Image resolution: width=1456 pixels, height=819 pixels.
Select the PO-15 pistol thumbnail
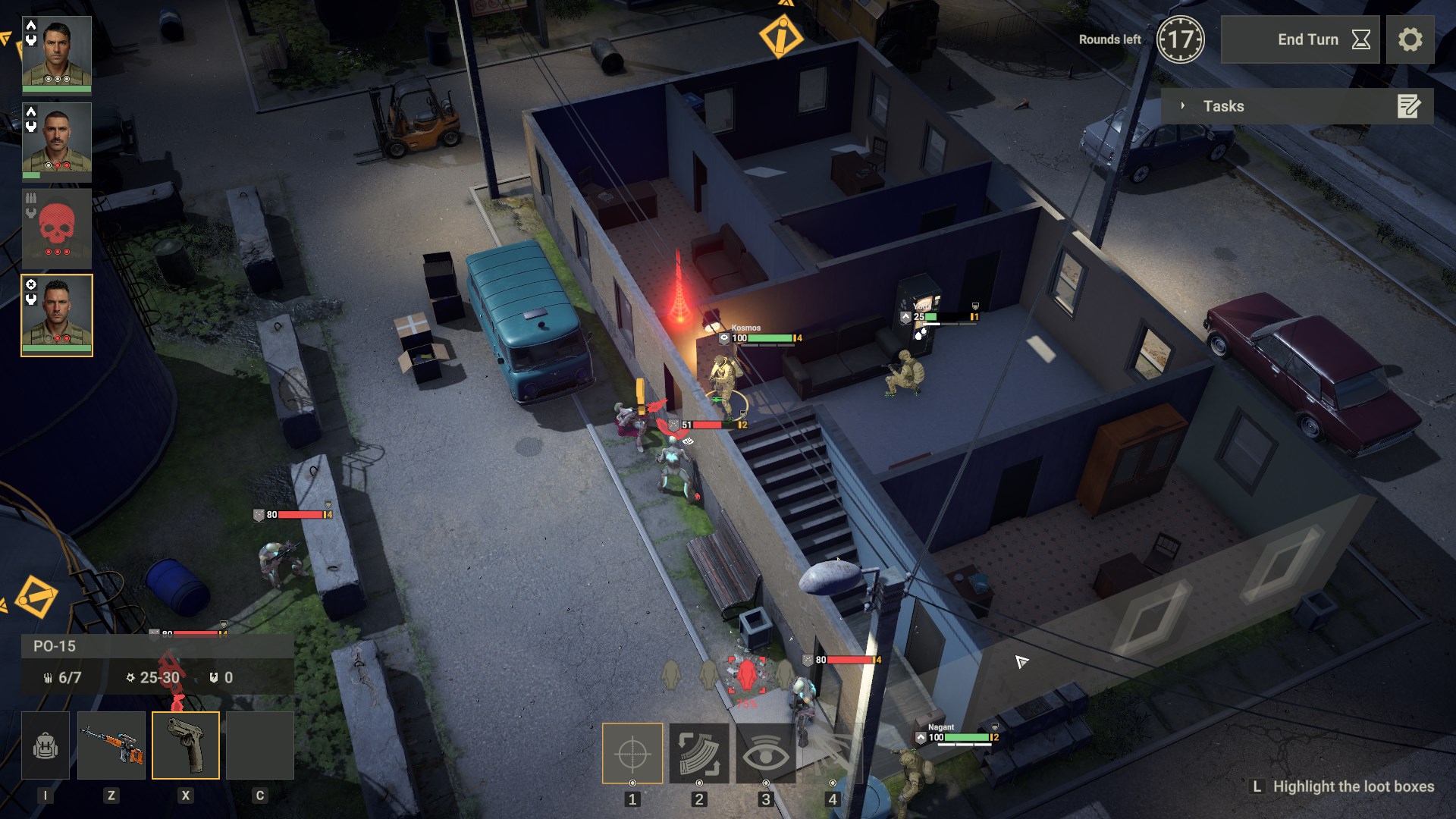pyautogui.click(x=185, y=745)
